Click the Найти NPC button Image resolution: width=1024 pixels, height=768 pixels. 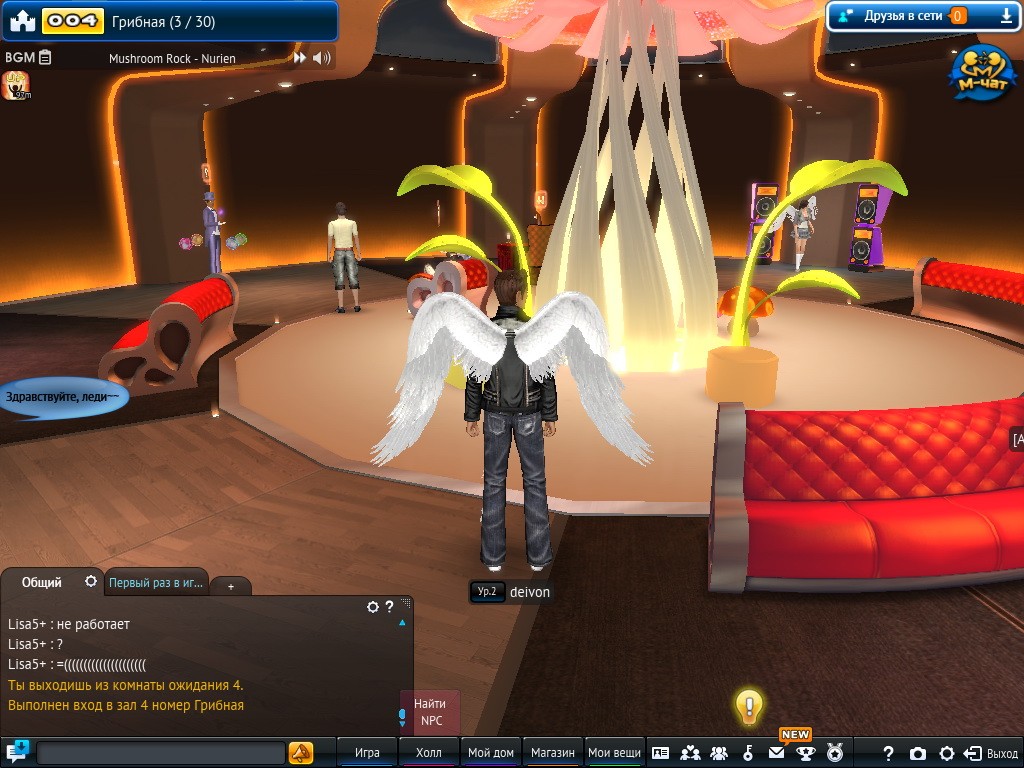click(430, 712)
